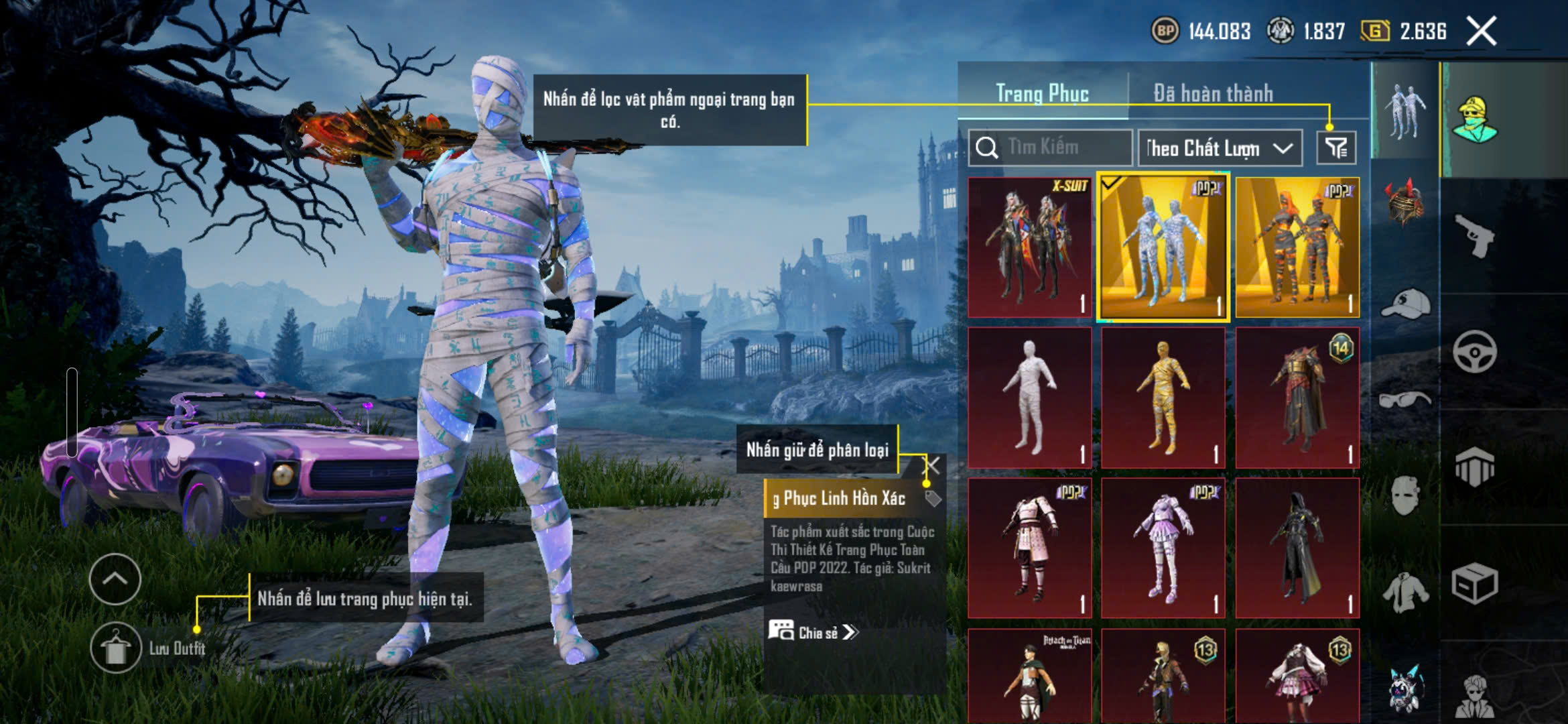This screenshot has width=1568, height=724.
Task: Expand the up-arrow circle button
Action: tap(115, 579)
